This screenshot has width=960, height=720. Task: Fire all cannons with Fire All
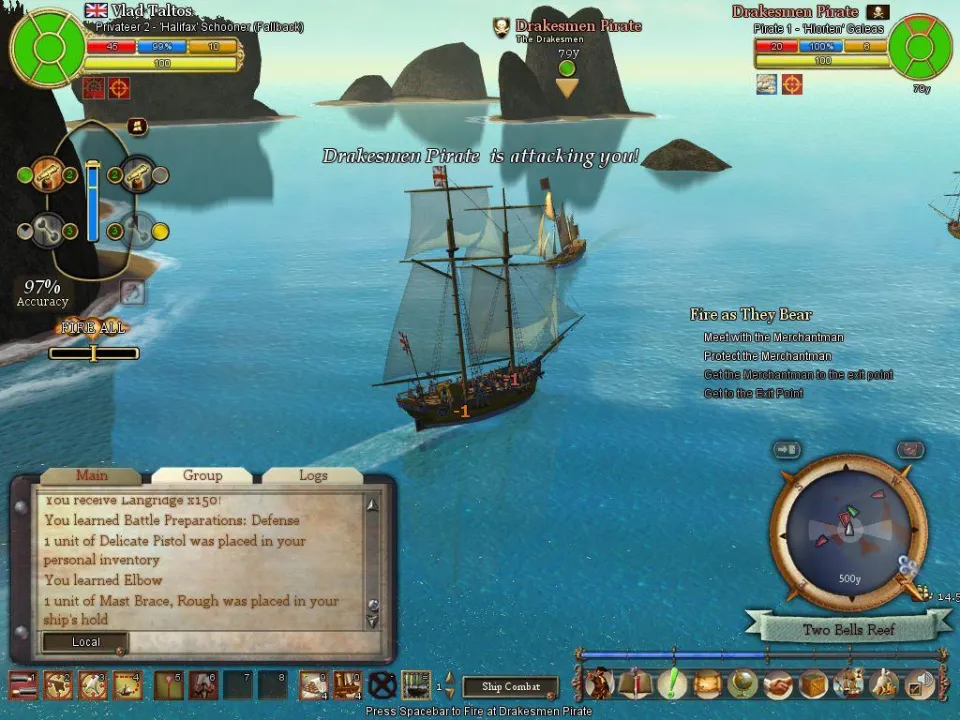(93, 328)
